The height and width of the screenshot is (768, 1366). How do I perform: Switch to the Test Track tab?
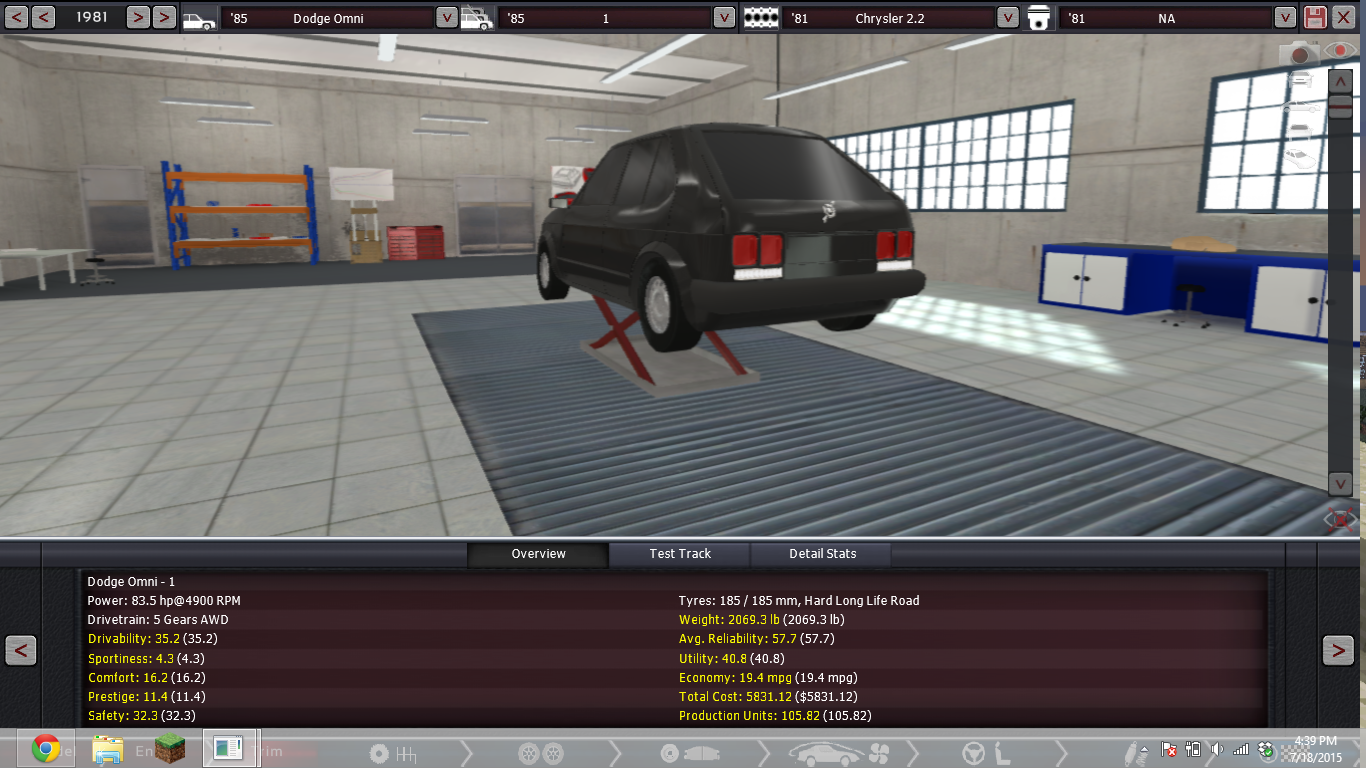pyautogui.click(x=680, y=553)
